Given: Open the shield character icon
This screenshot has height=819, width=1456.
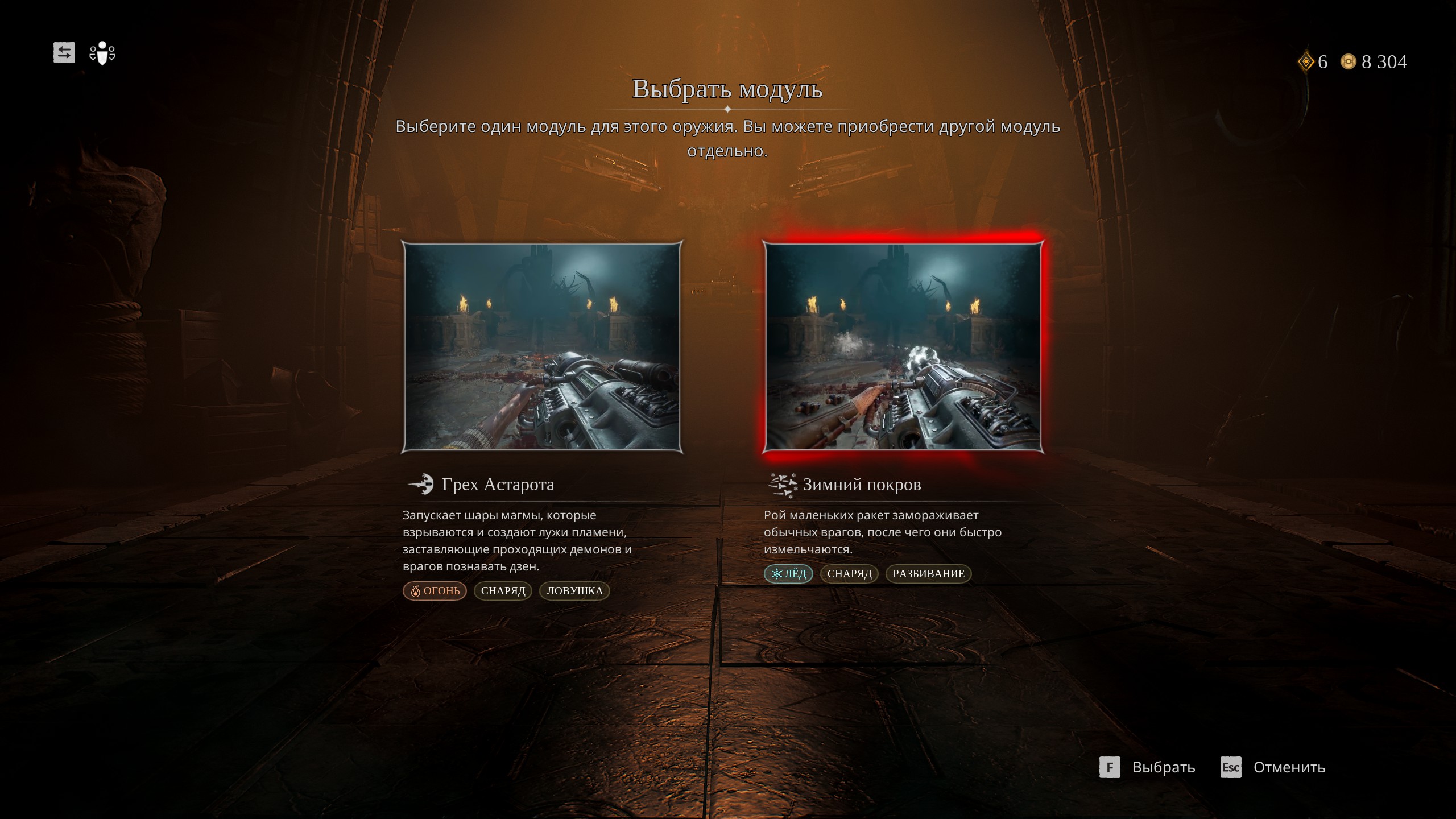Looking at the screenshot, I should click(x=102, y=53).
